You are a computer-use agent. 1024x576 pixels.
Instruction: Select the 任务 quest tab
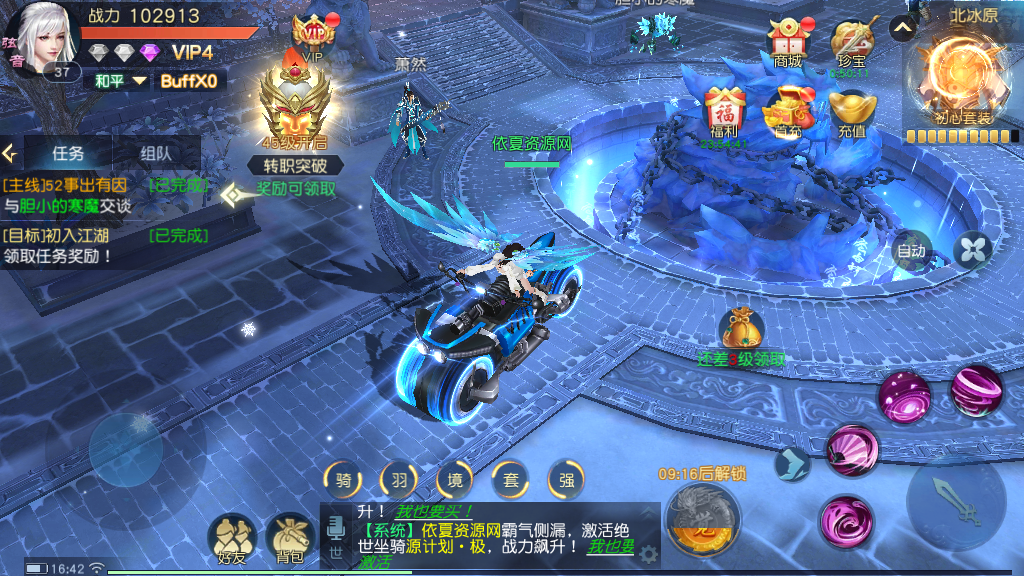pyautogui.click(x=68, y=154)
